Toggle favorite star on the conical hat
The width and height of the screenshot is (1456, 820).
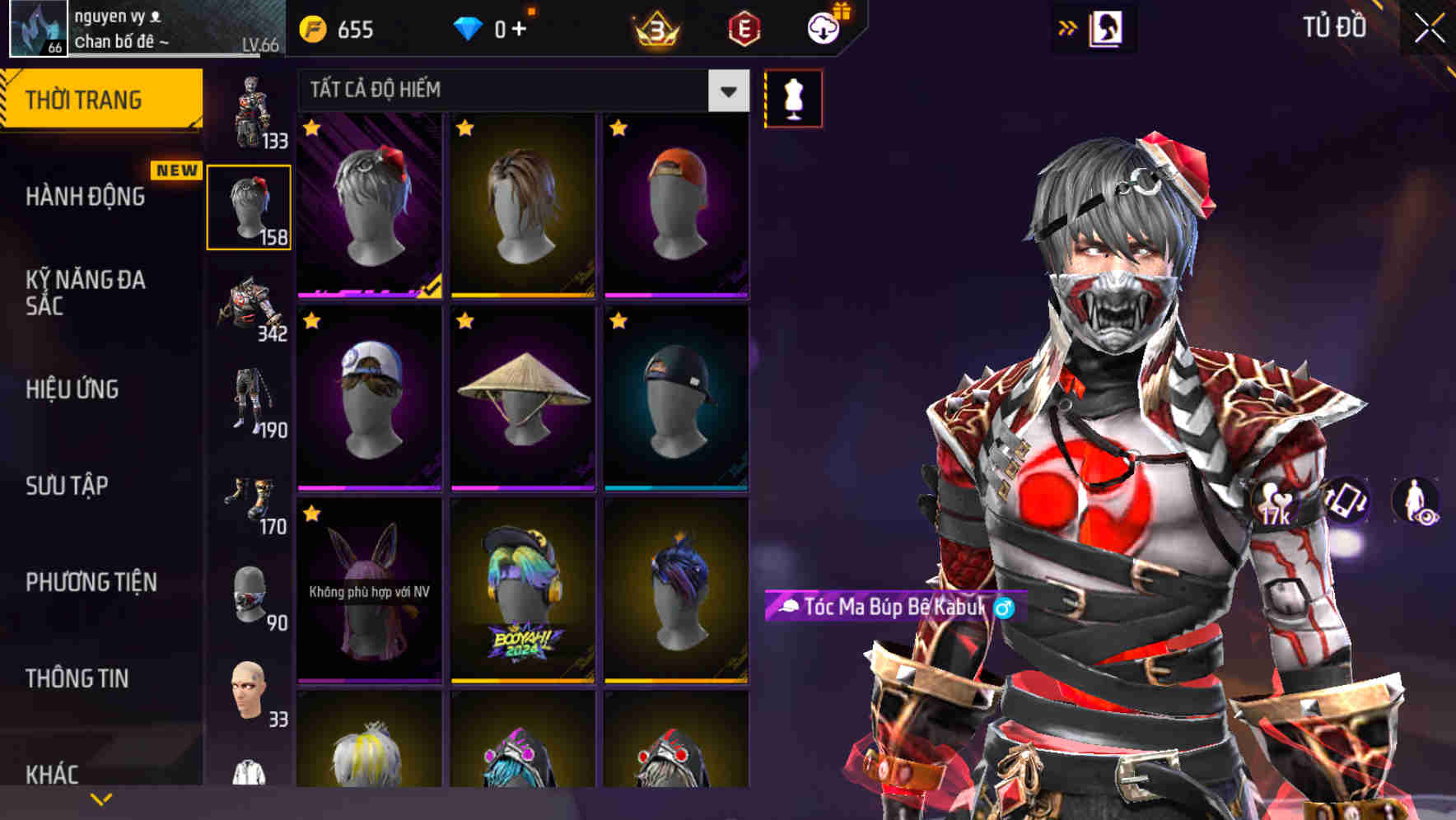point(464,321)
